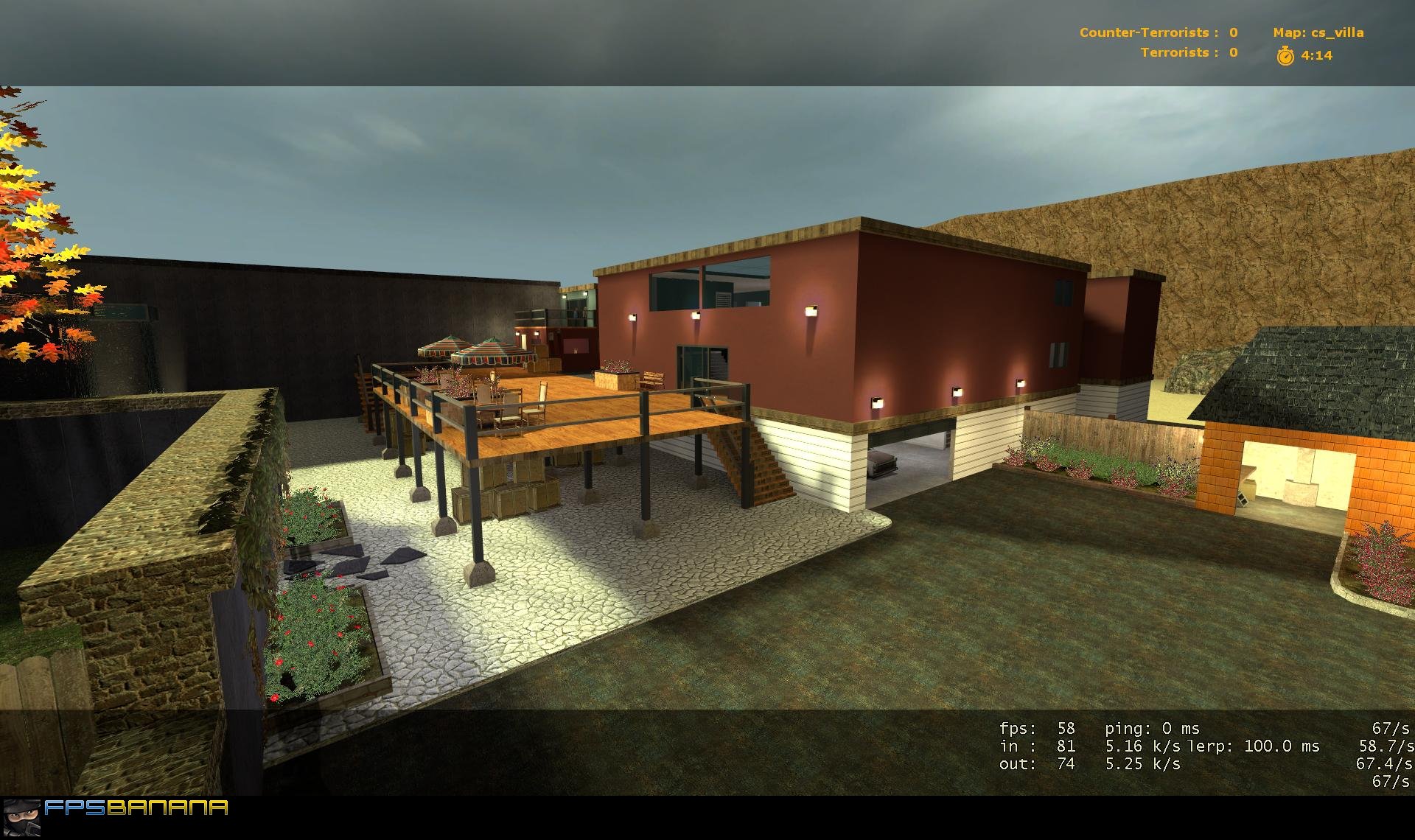Select the fps: 58 counter
1415x840 pixels.
click(x=1035, y=728)
